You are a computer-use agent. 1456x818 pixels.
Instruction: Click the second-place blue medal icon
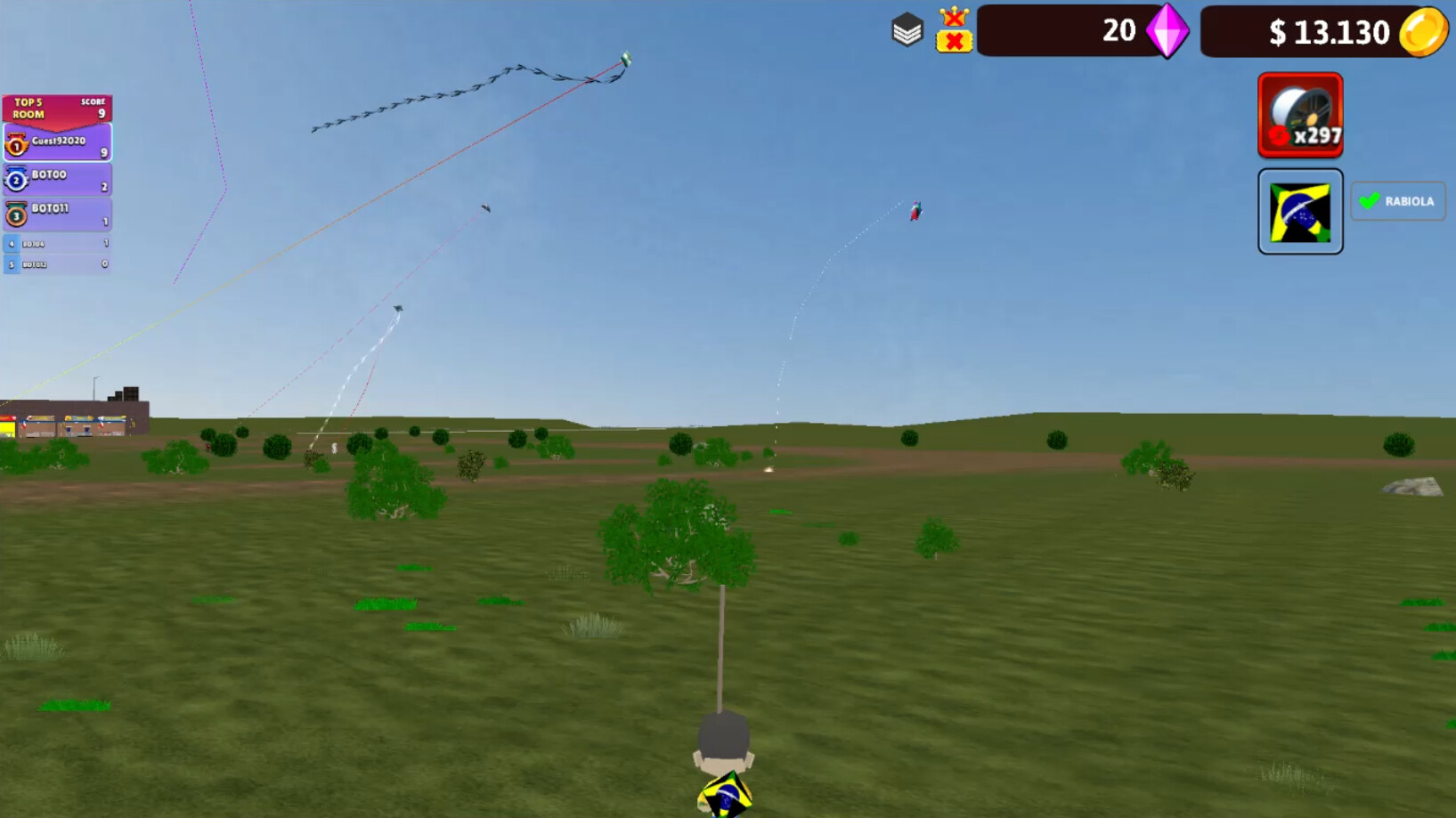(x=16, y=178)
